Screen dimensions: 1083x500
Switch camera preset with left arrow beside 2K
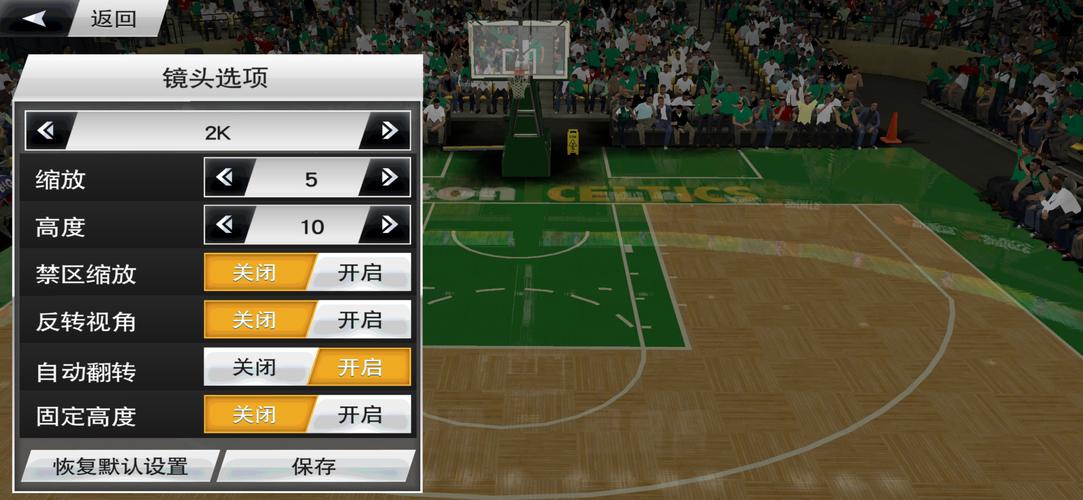(x=46, y=131)
